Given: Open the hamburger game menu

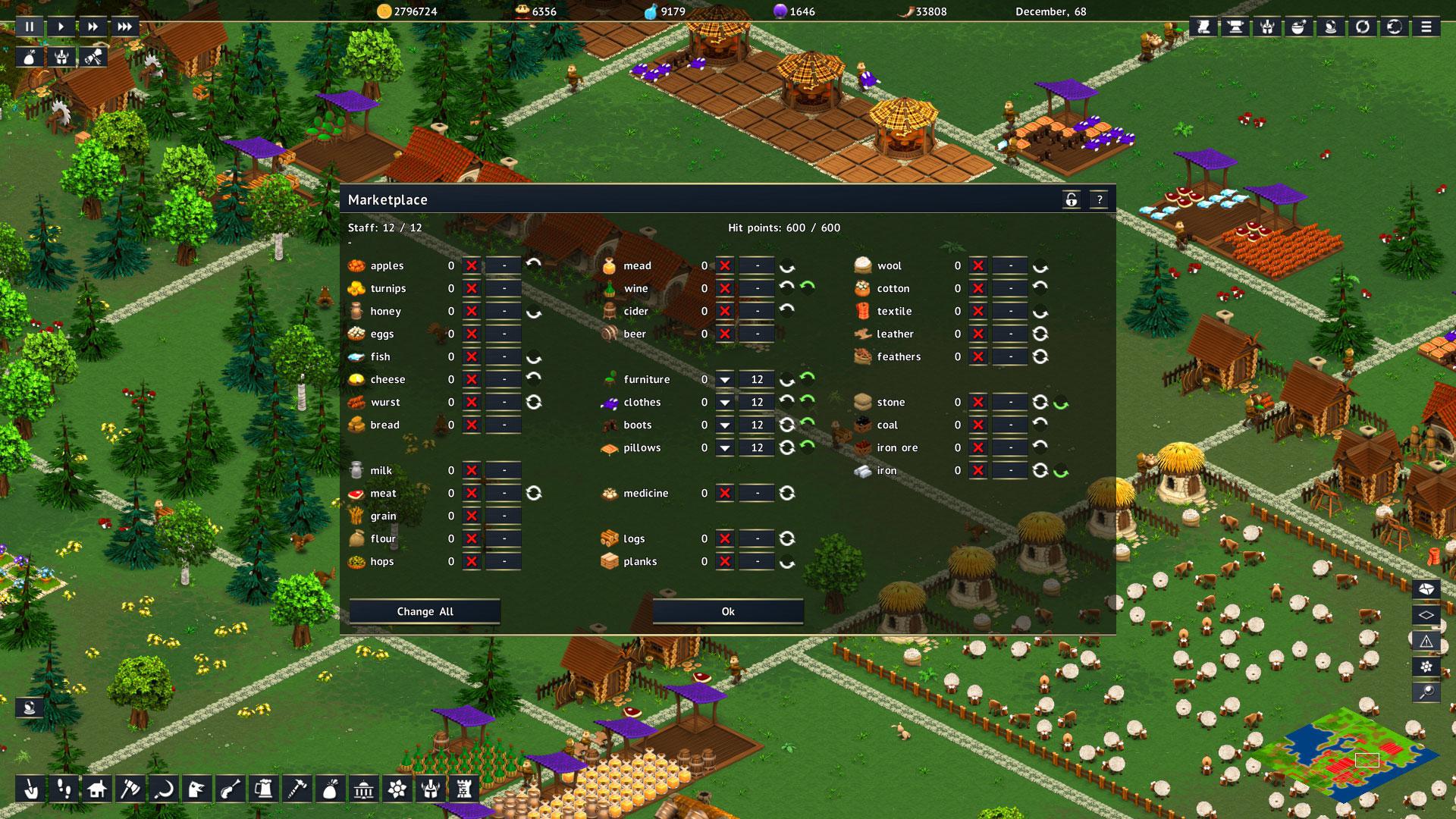Looking at the screenshot, I should (x=1426, y=27).
